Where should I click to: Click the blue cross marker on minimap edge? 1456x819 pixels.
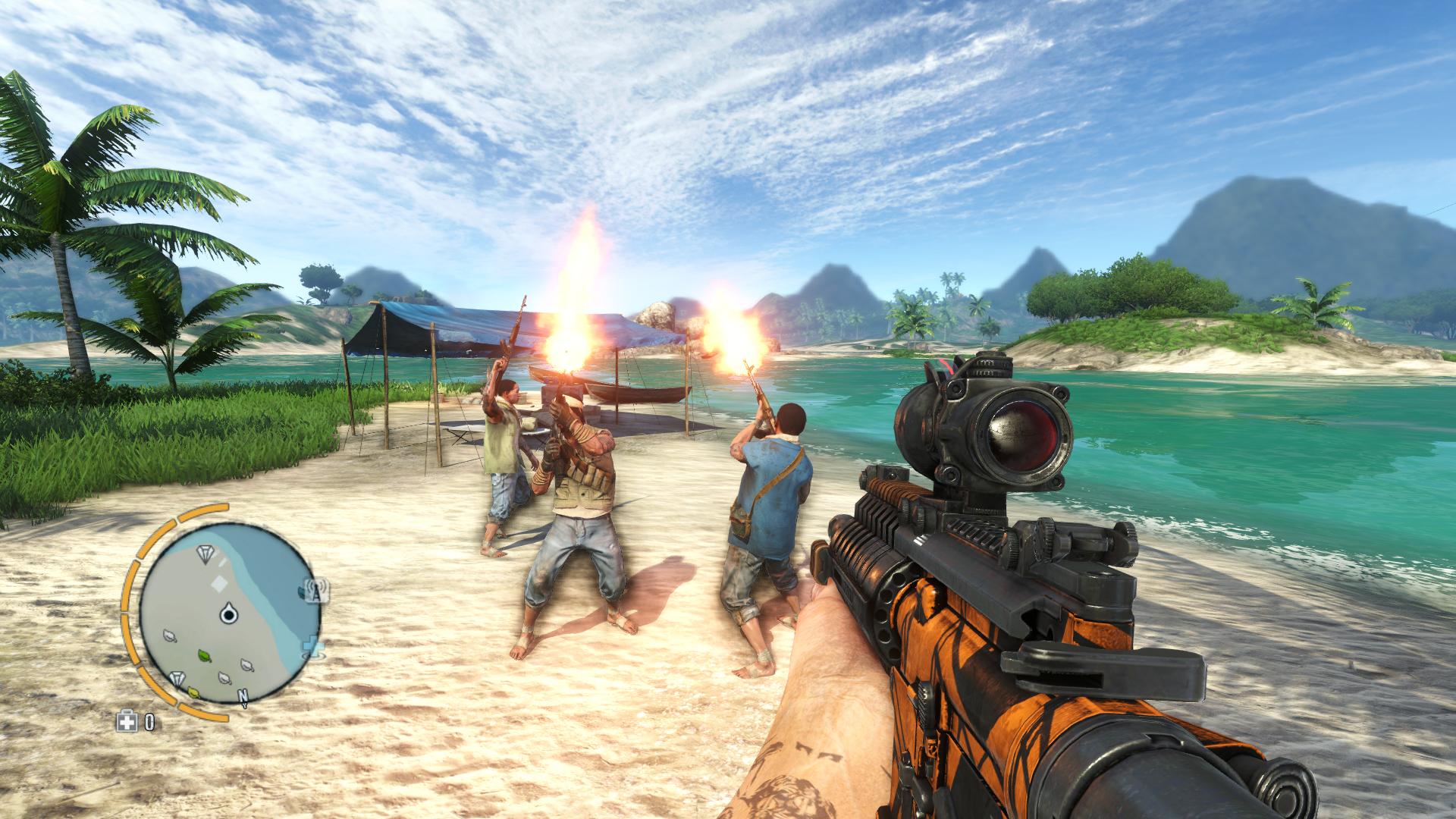coord(312,647)
